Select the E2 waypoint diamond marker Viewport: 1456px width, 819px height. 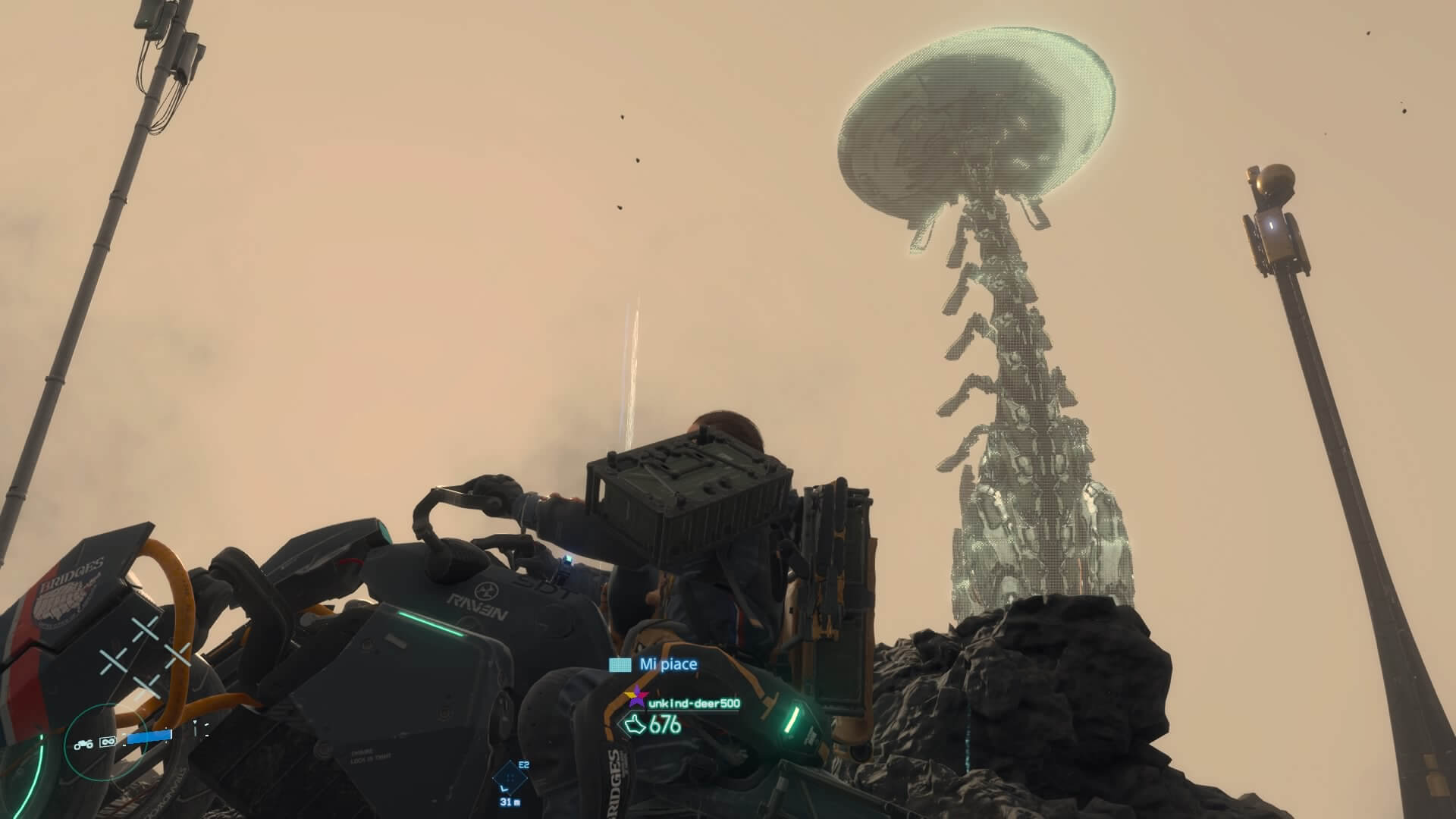point(510,777)
